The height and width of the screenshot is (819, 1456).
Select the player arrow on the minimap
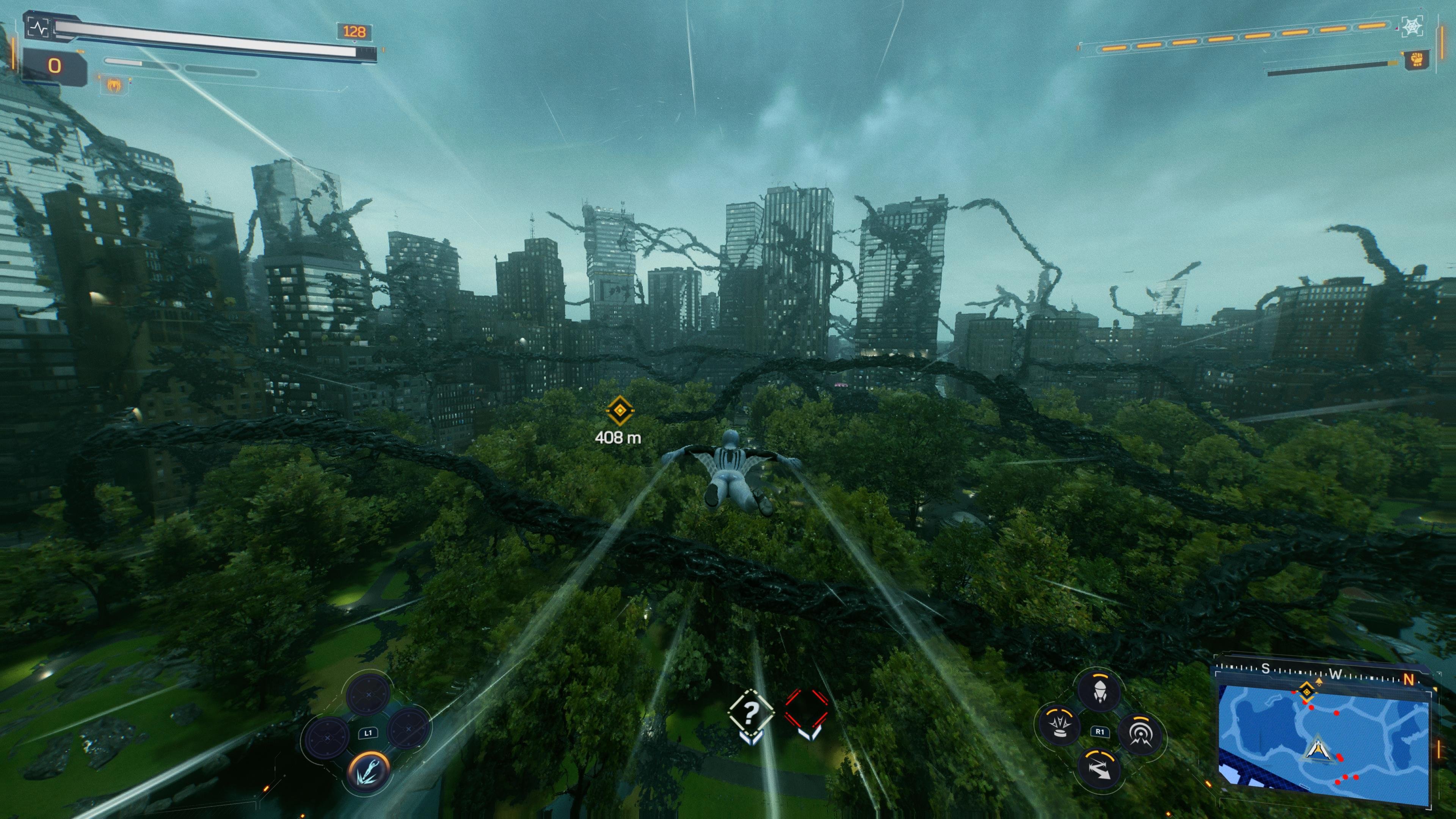[x=1318, y=749]
